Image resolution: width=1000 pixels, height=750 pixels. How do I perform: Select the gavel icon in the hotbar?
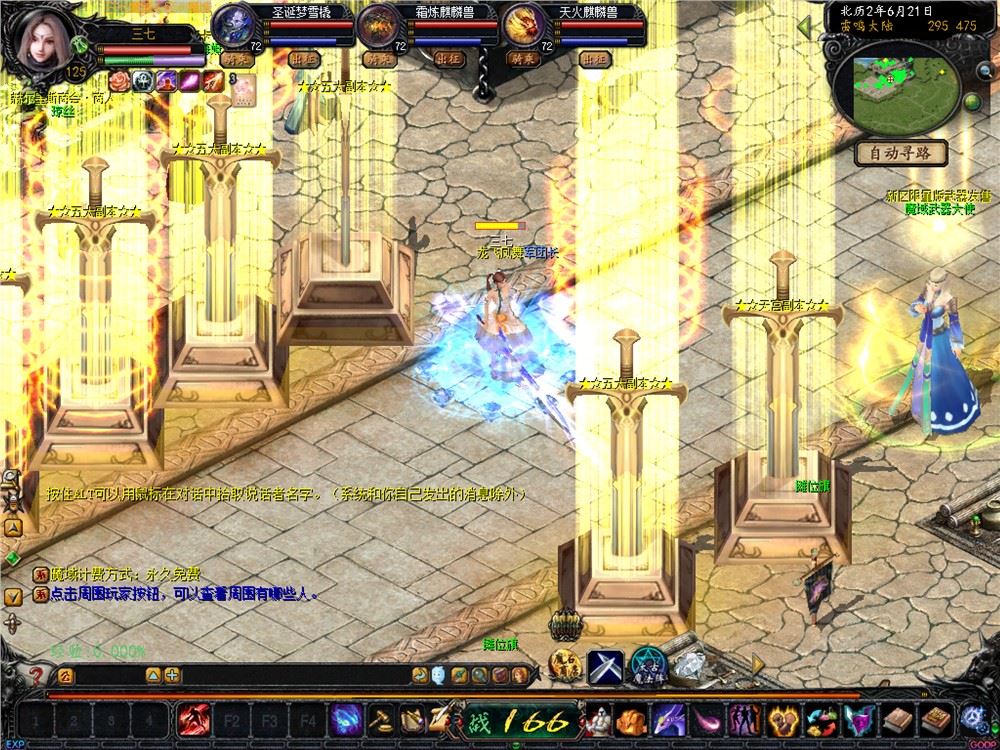(x=381, y=720)
